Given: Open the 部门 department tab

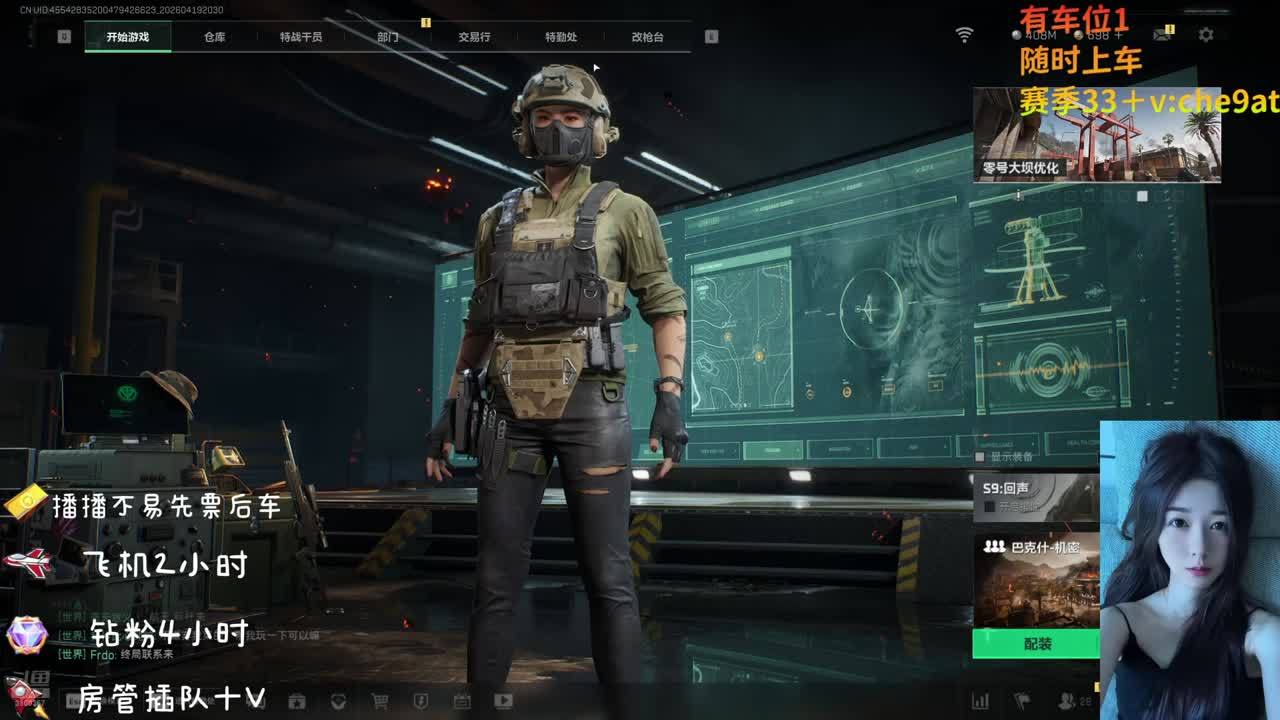Looking at the screenshot, I should (388, 37).
